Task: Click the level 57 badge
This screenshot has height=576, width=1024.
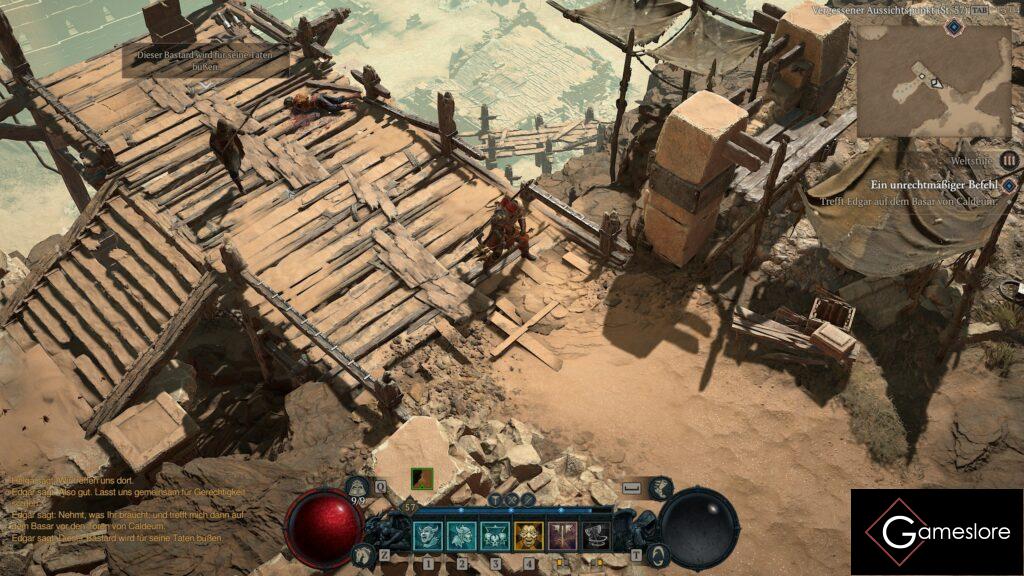Action: (x=410, y=506)
